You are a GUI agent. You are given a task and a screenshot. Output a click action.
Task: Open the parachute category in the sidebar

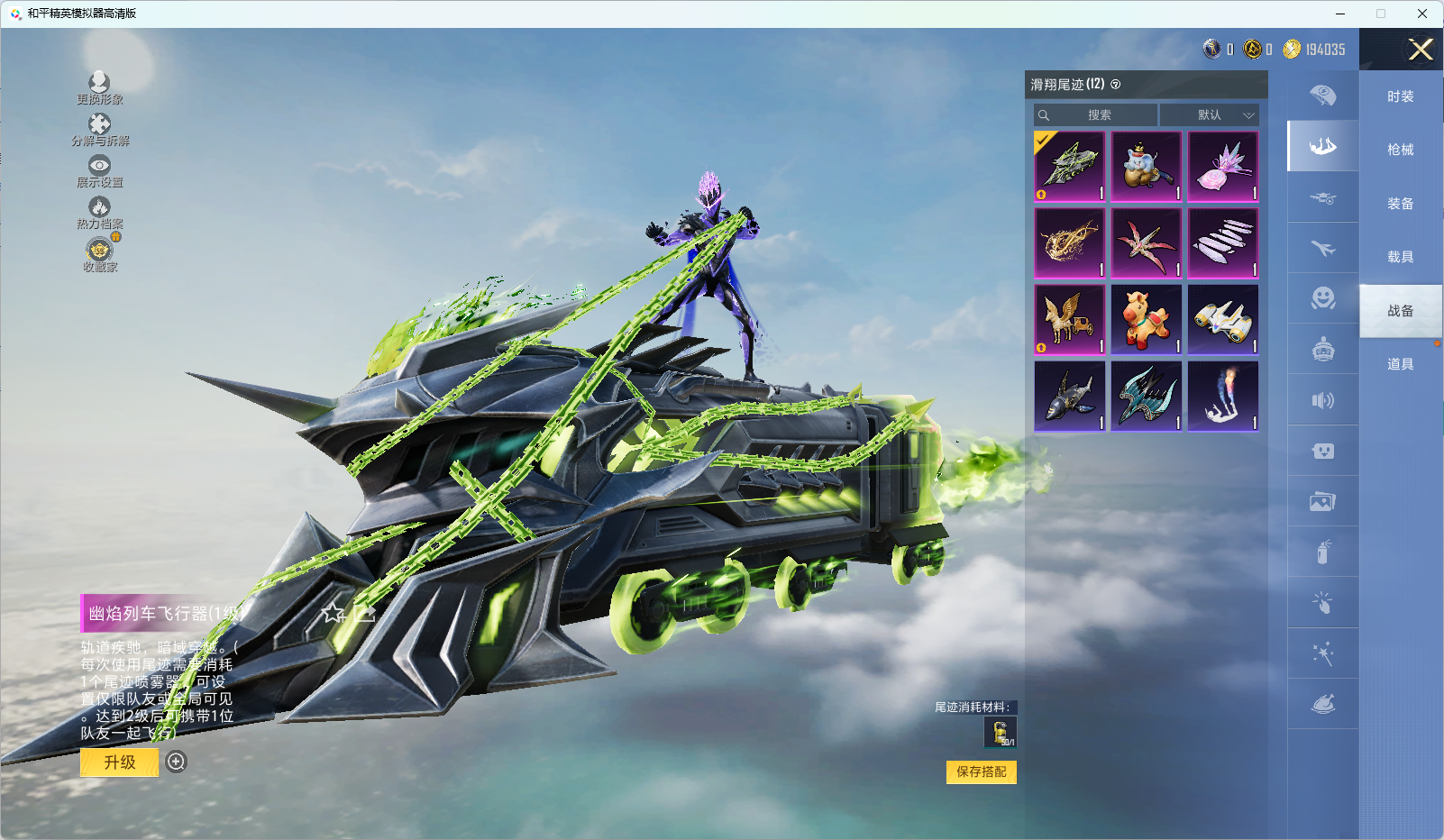(1322, 96)
